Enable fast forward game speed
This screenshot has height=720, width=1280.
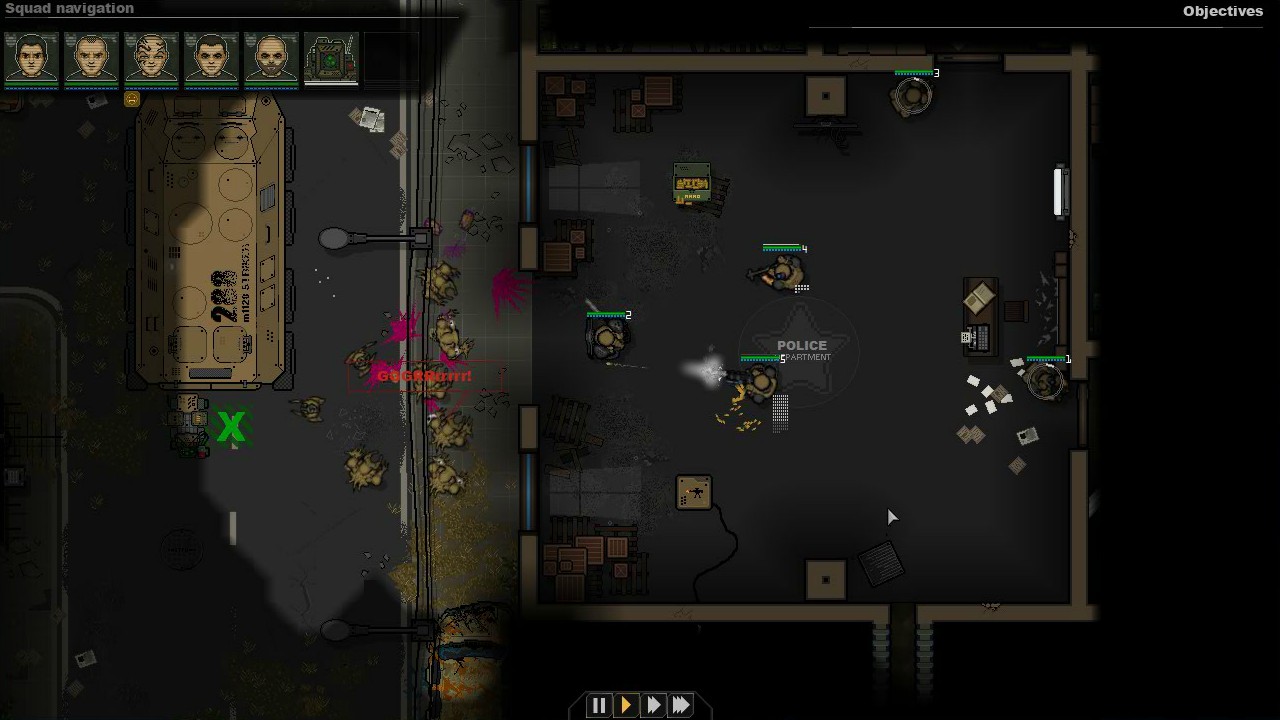653,705
